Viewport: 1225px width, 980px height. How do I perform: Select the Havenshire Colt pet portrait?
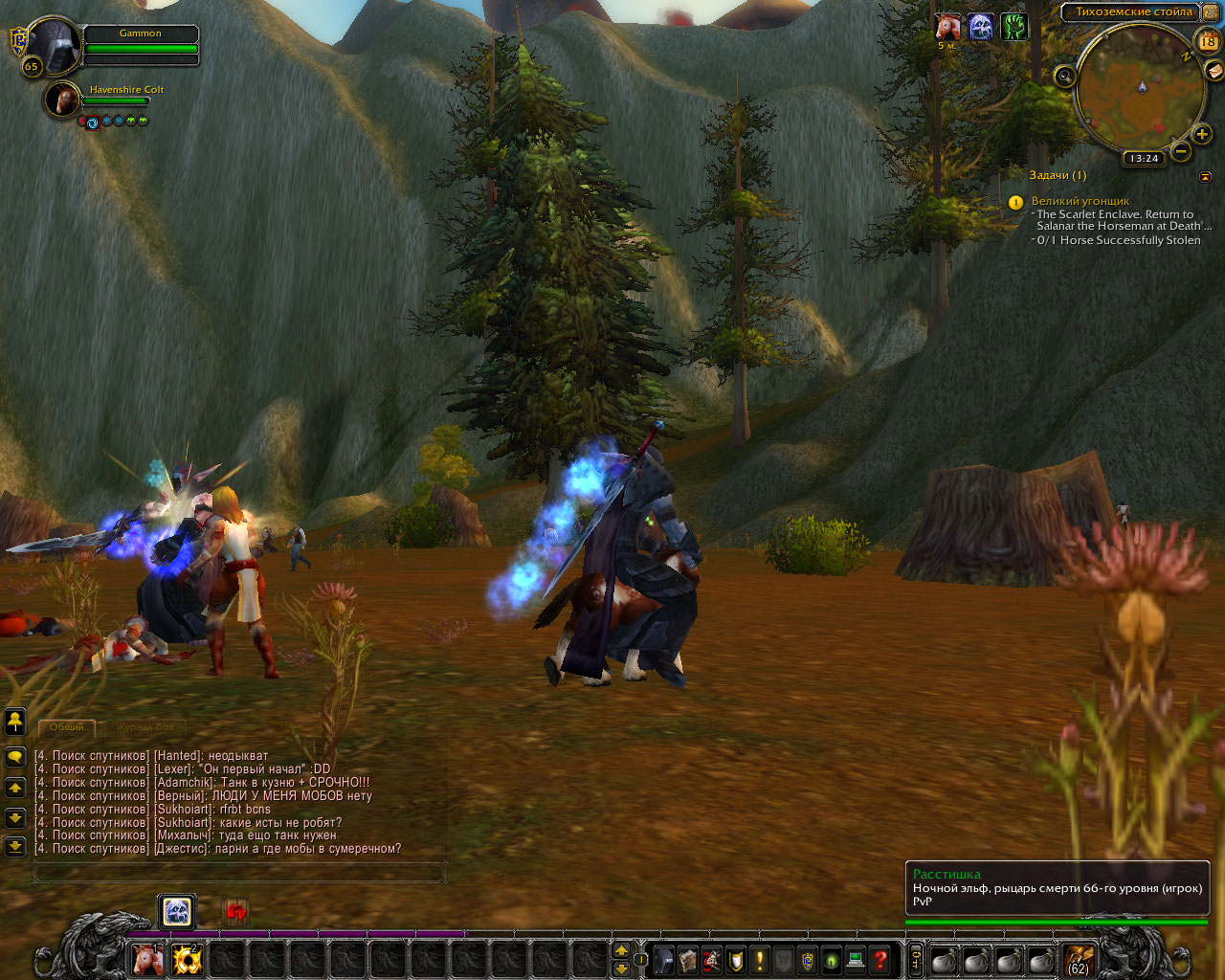62,100
